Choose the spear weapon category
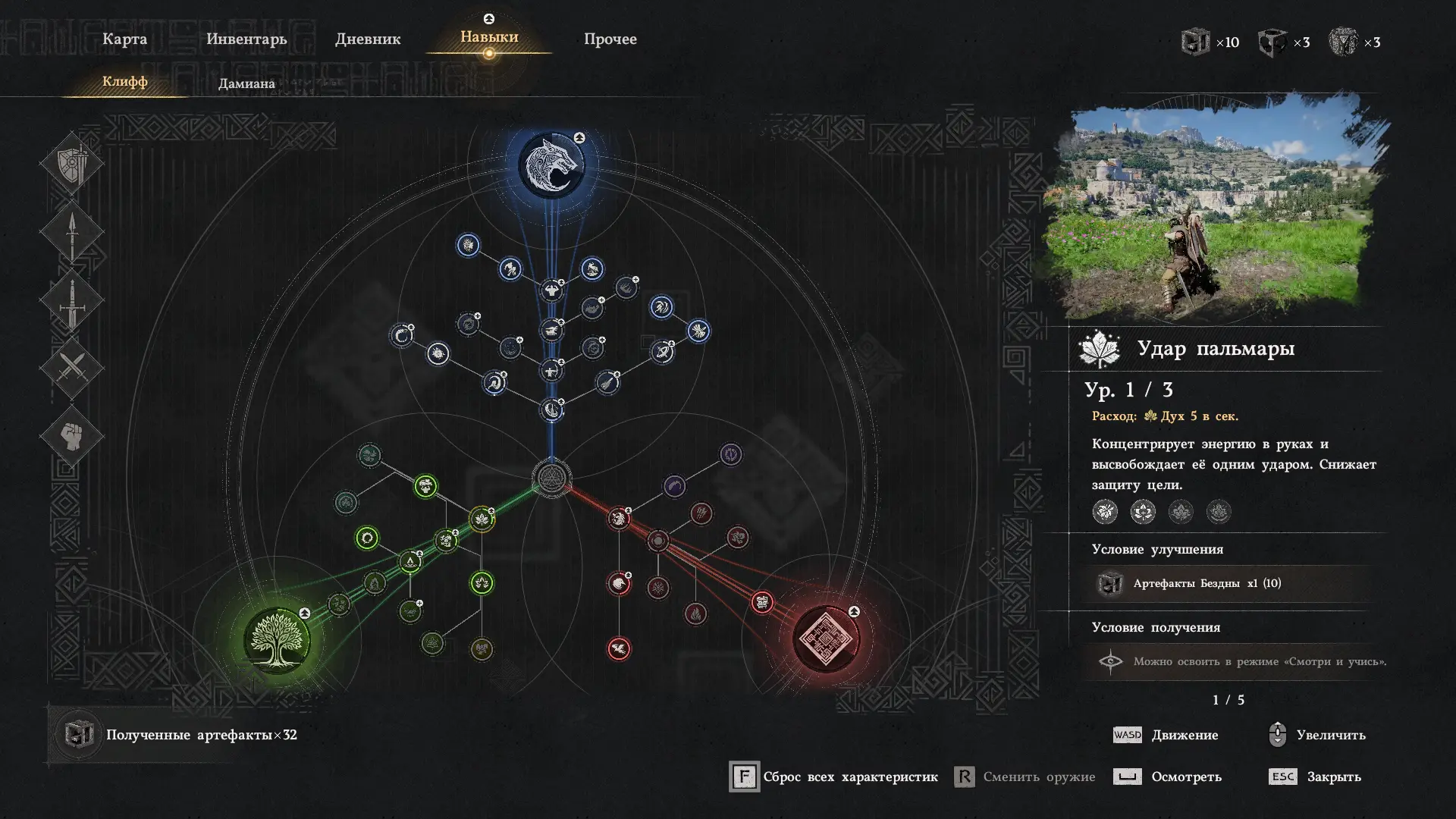Viewport: 1456px width, 819px height. coord(72,232)
